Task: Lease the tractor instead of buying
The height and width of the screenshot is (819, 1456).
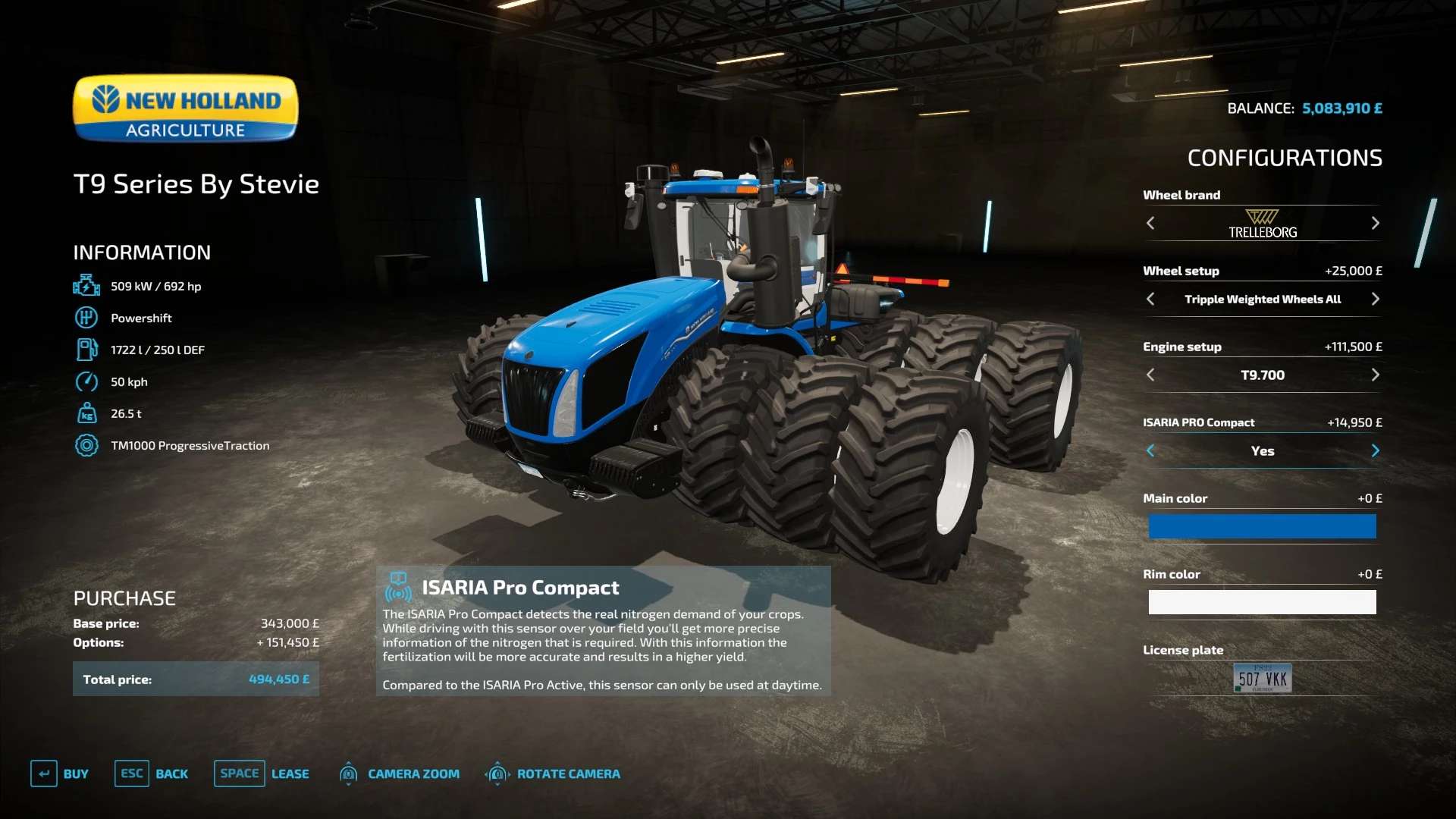Action: point(262,773)
